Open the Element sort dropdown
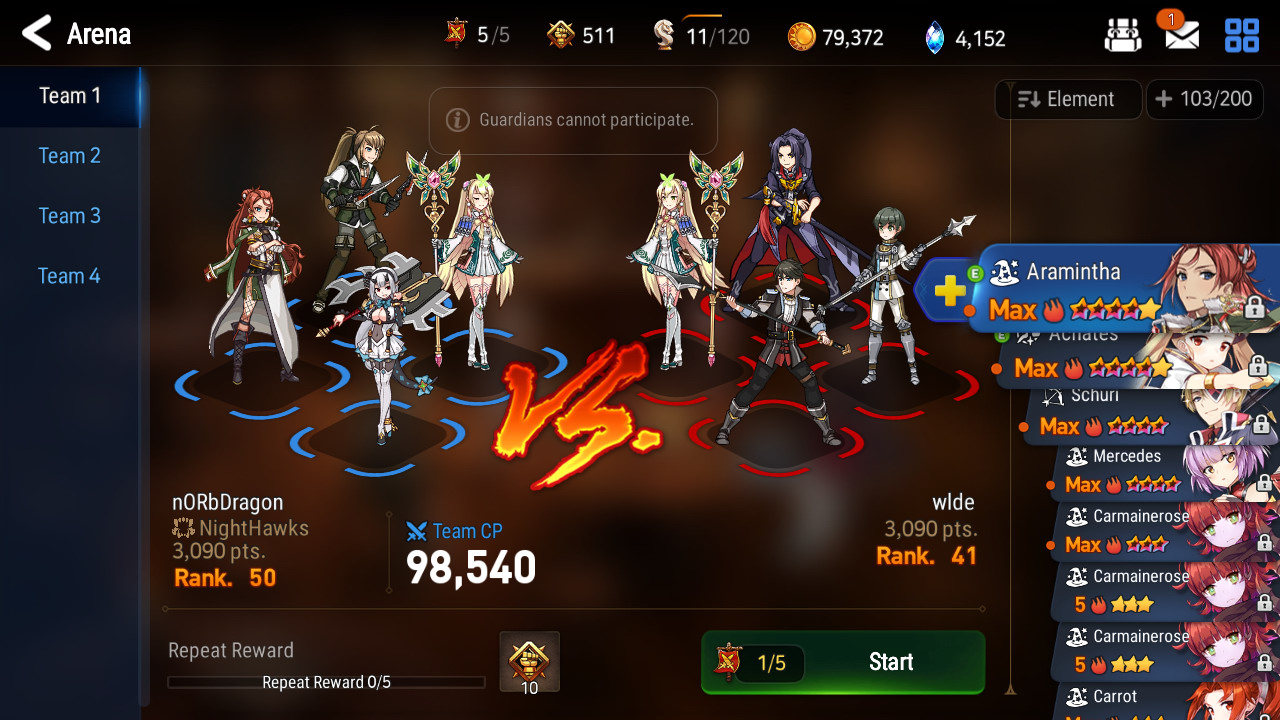The image size is (1280, 720). point(1067,99)
